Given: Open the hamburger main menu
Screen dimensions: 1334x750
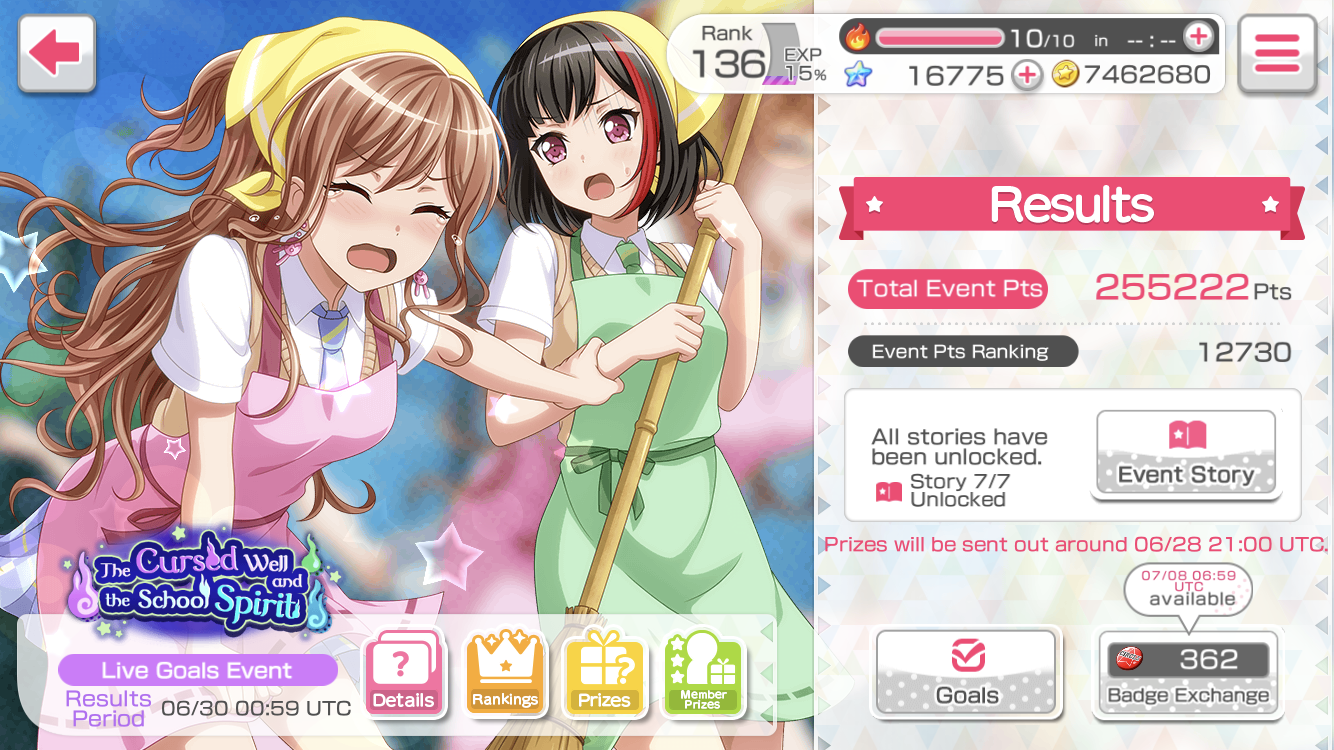Looking at the screenshot, I should (1276, 55).
